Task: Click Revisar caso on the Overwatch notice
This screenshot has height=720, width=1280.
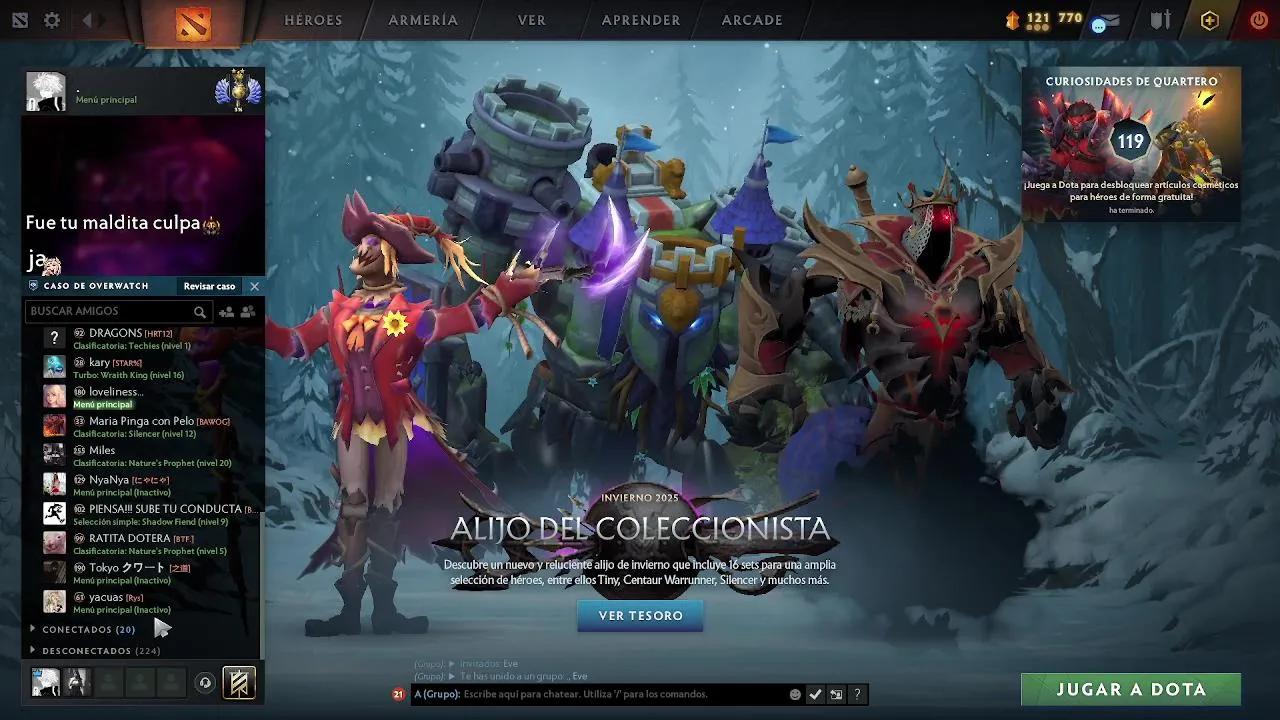Action: (x=209, y=286)
